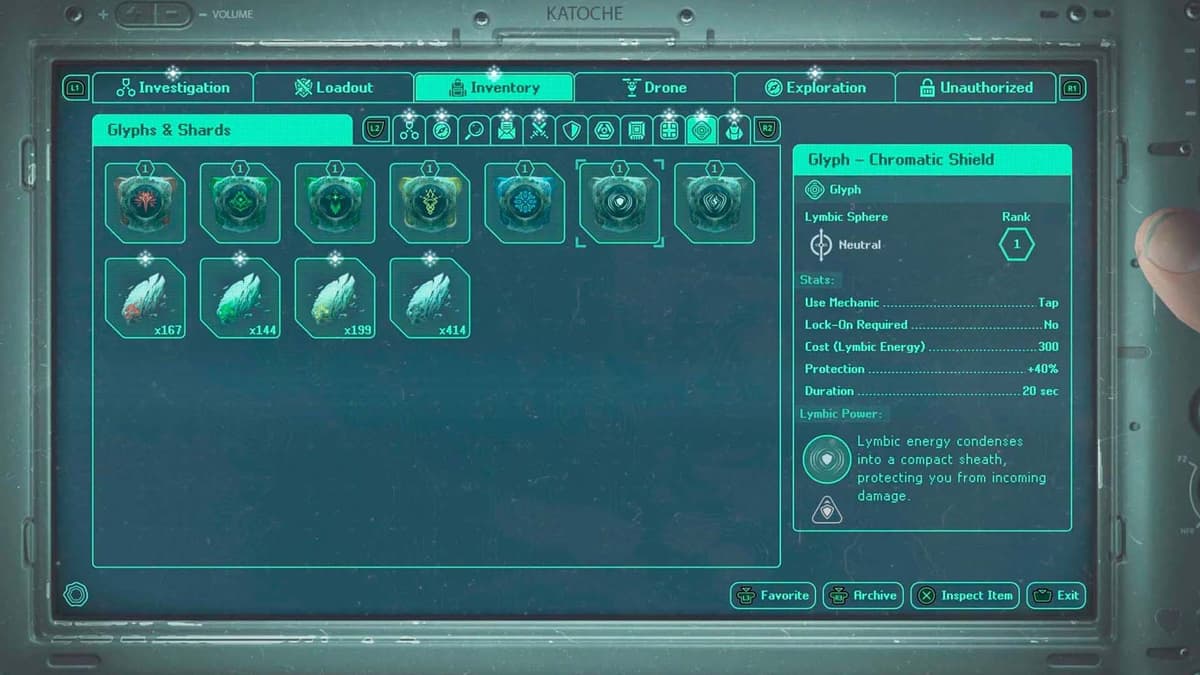
Task: Open the shield inventory category
Action: tap(571, 130)
